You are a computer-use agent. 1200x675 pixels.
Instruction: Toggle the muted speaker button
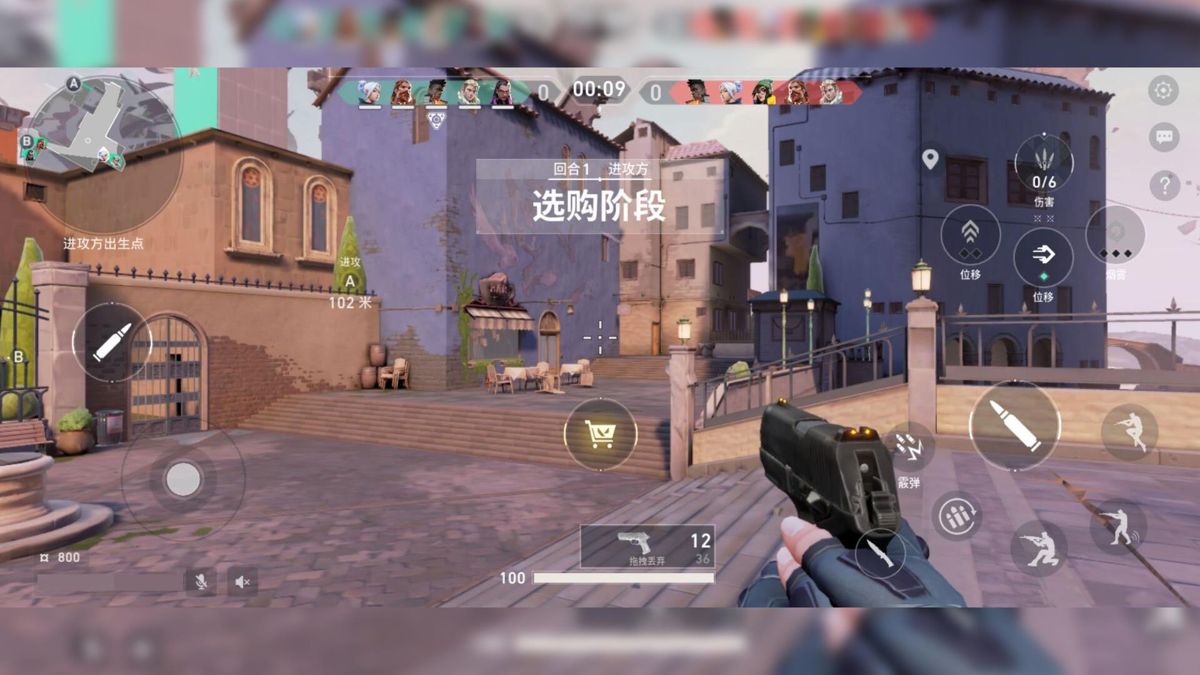coord(242,581)
